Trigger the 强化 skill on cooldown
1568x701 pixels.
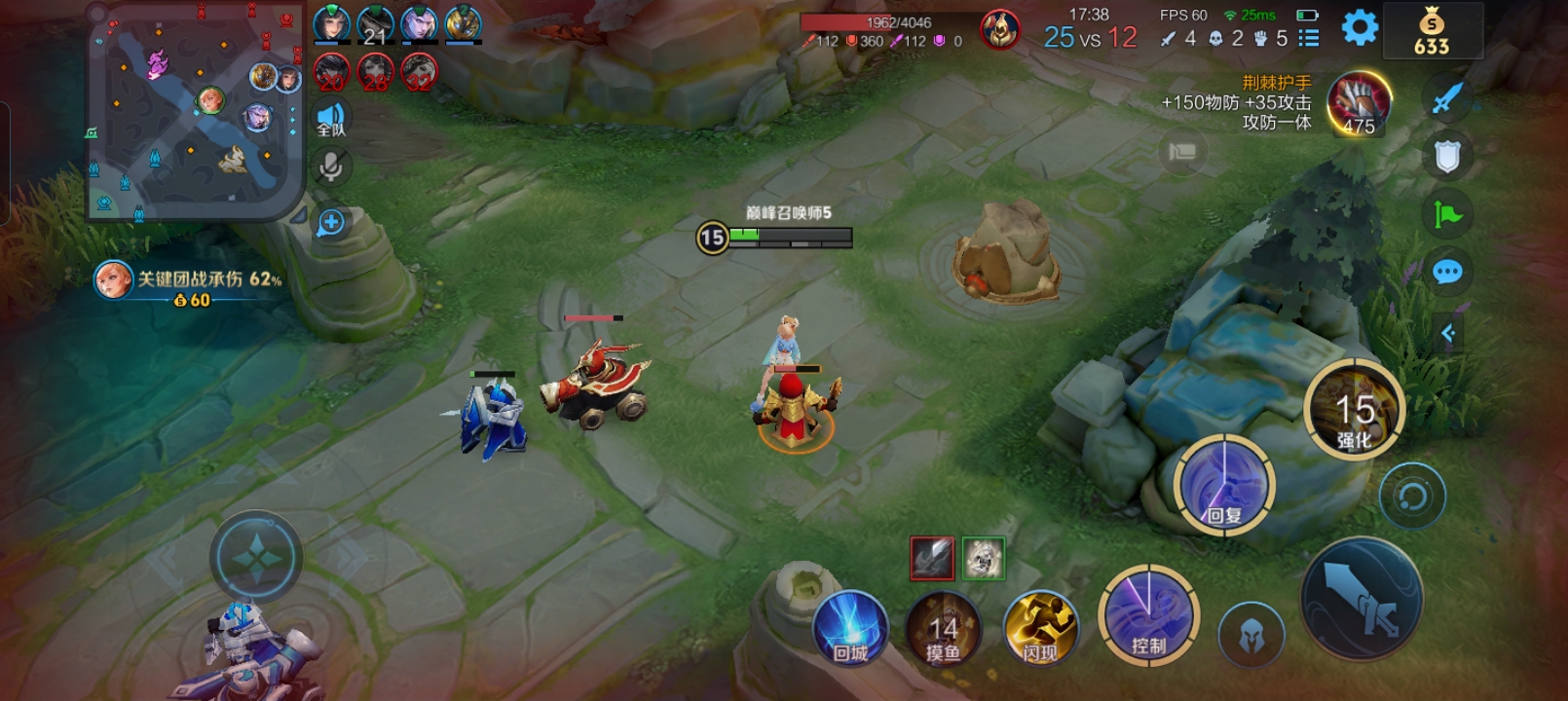(1354, 410)
